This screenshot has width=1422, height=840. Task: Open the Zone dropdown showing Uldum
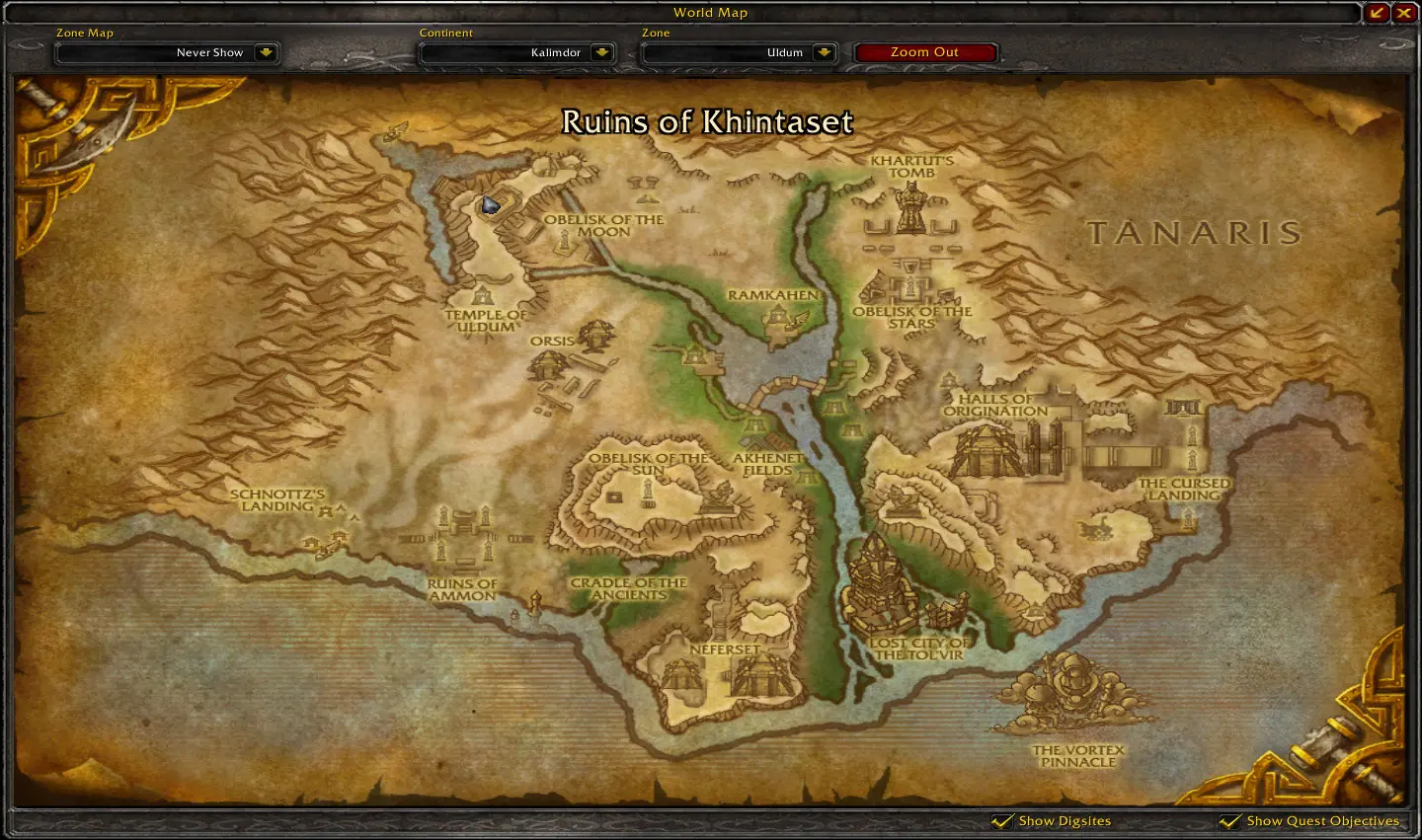824,52
